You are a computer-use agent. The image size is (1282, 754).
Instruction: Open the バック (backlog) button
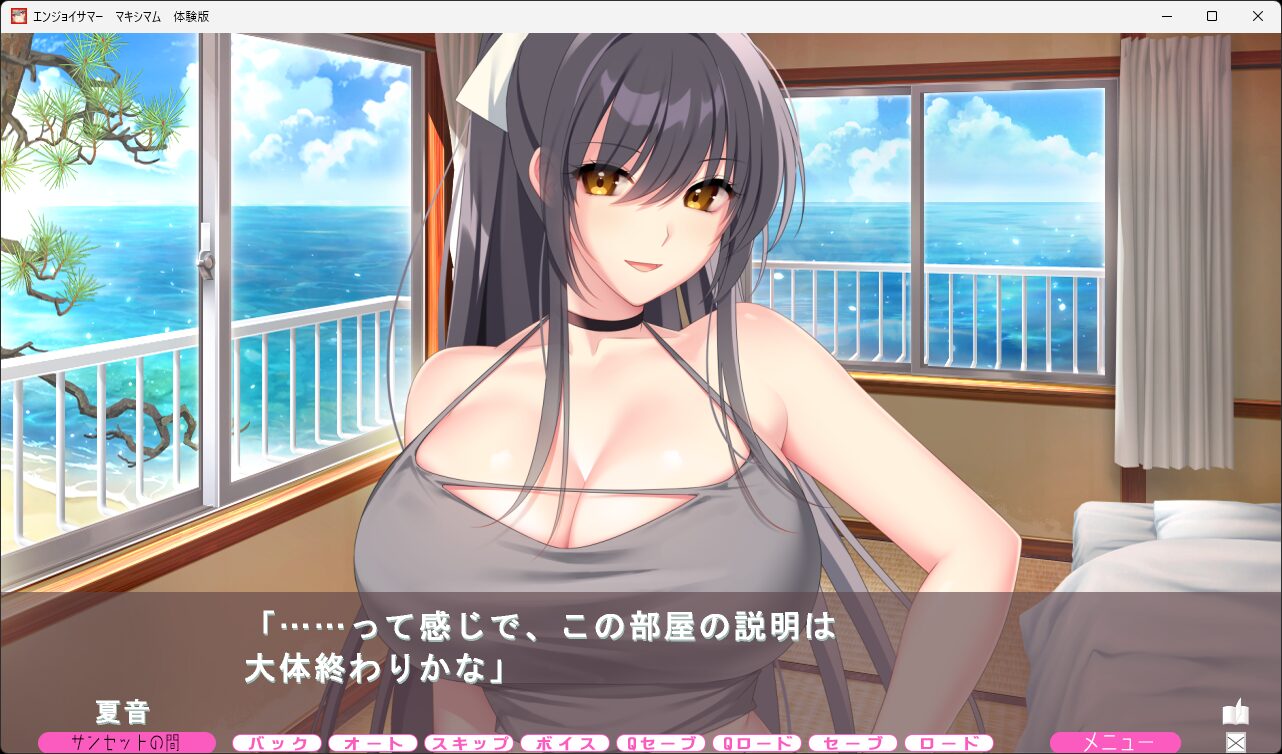point(277,743)
